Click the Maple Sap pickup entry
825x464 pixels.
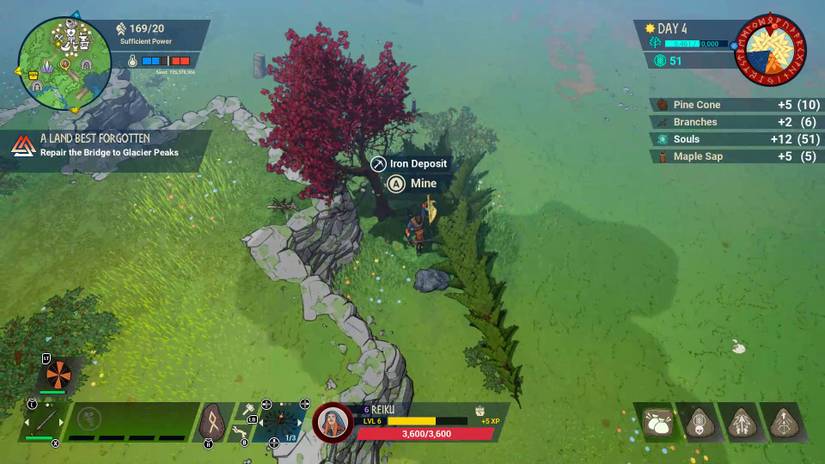[x=734, y=156]
